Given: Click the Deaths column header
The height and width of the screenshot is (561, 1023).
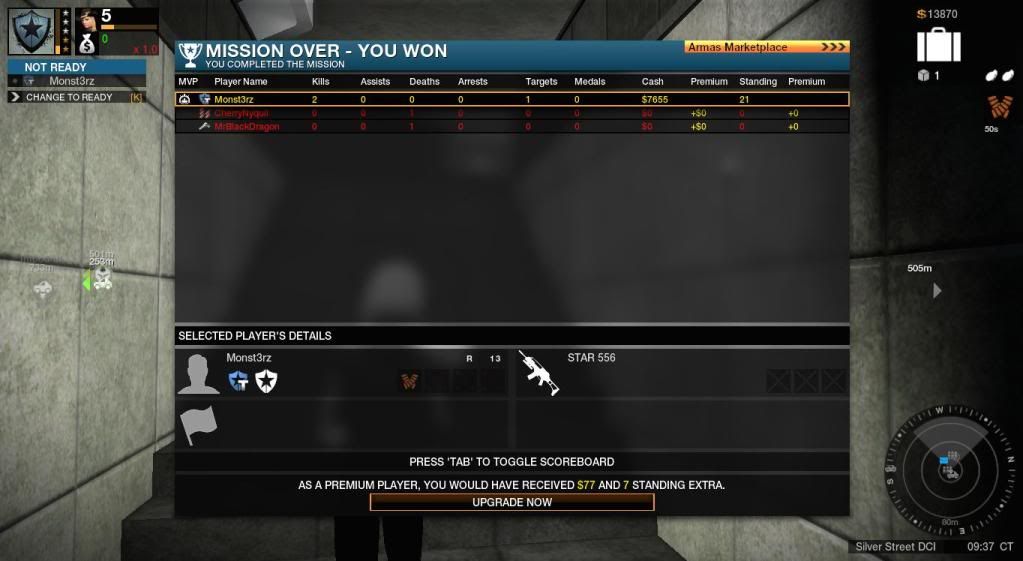Looking at the screenshot, I should click(424, 82).
